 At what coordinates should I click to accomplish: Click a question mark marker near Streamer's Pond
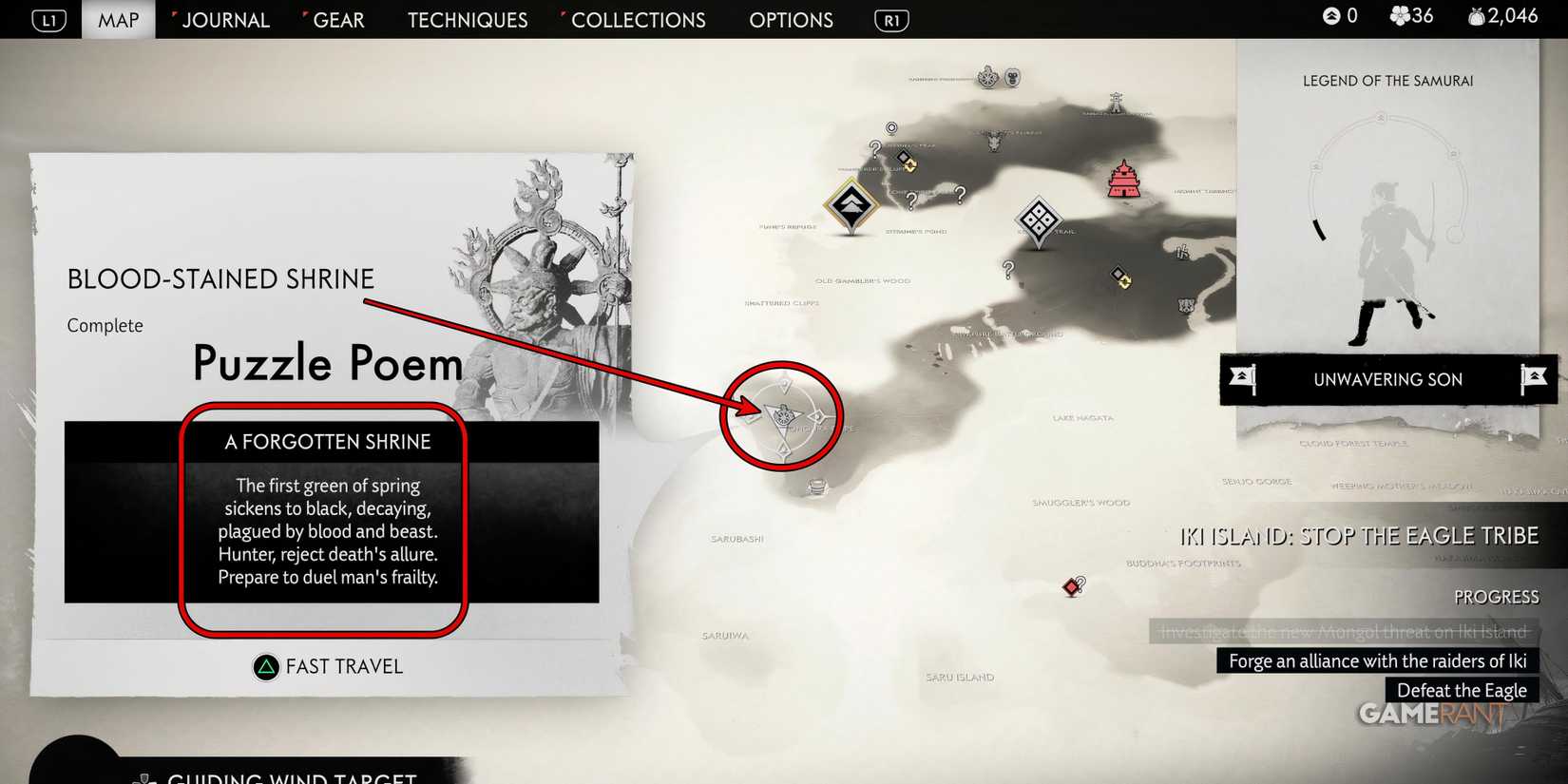coord(912,201)
